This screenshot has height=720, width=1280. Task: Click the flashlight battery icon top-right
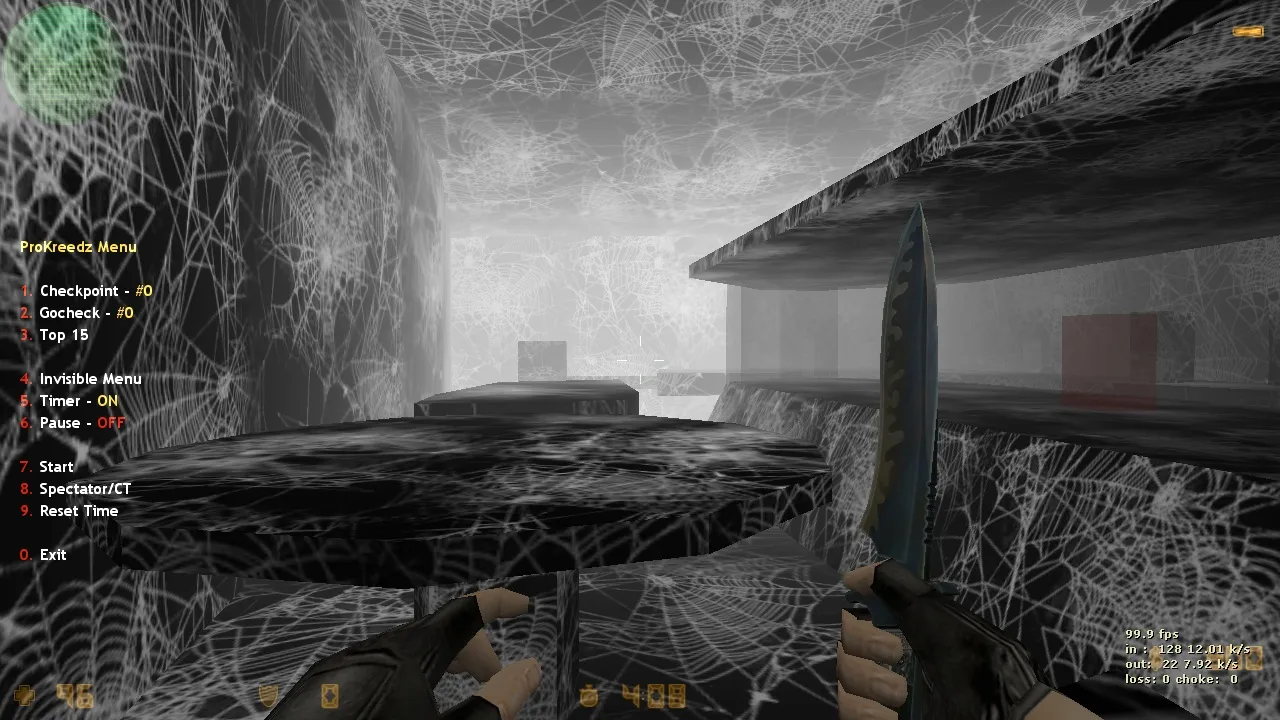click(x=1250, y=32)
